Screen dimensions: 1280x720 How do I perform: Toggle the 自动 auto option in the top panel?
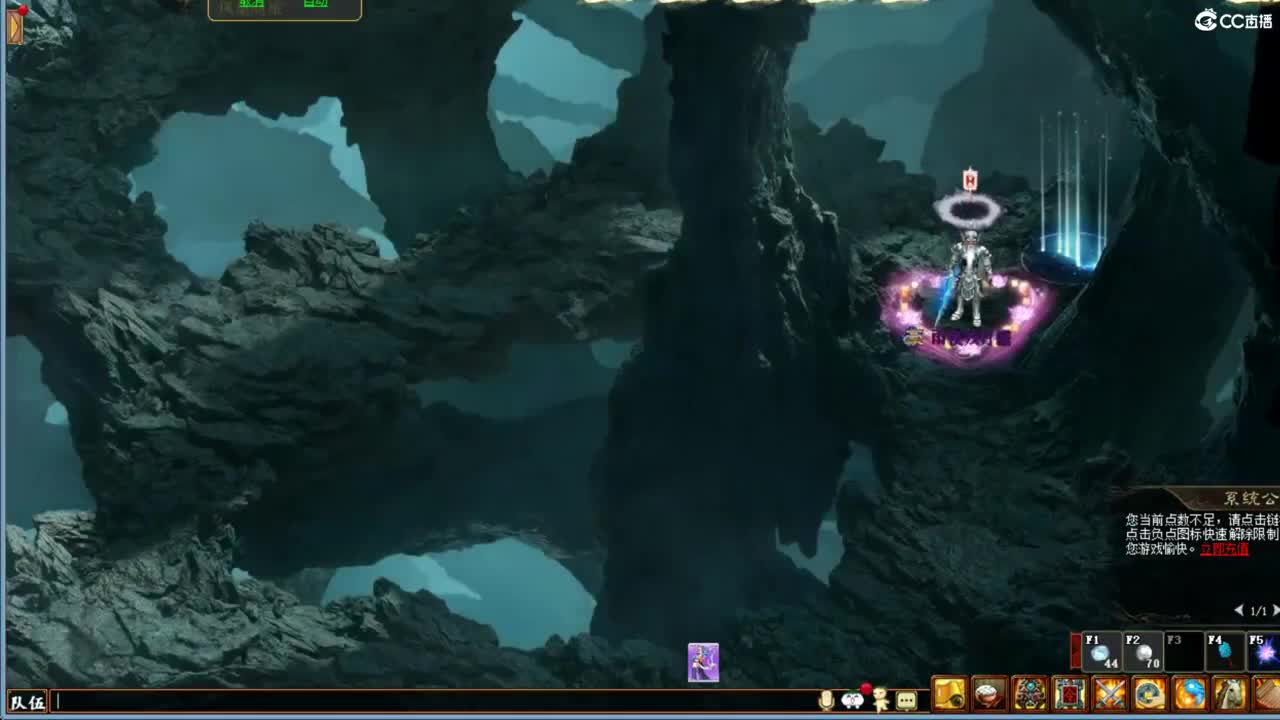(x=316, y=6)
